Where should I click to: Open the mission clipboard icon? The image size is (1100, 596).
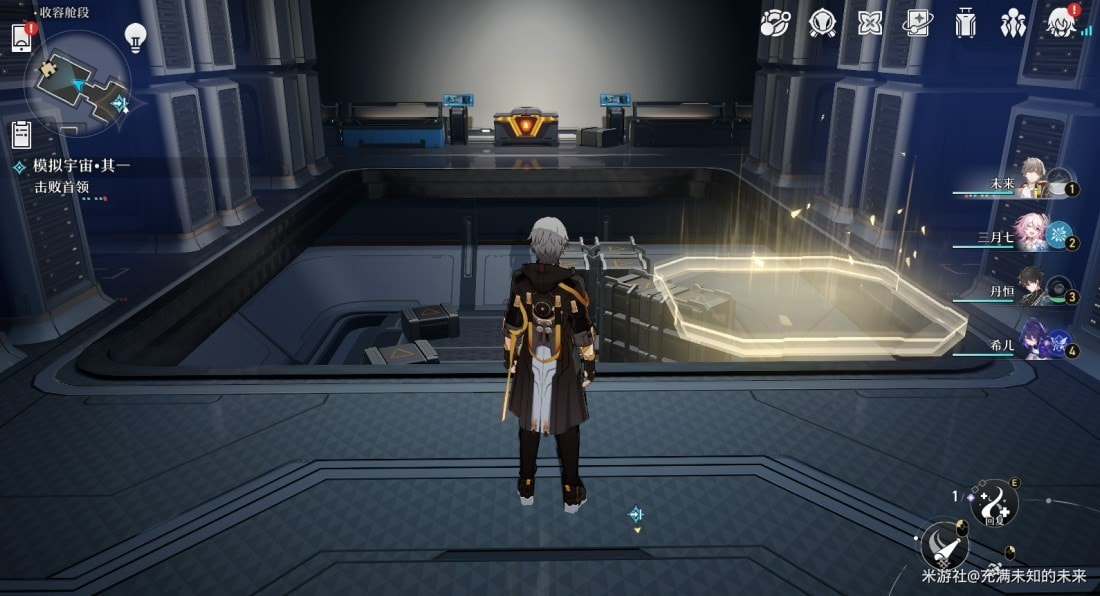(x=21, y=134)
